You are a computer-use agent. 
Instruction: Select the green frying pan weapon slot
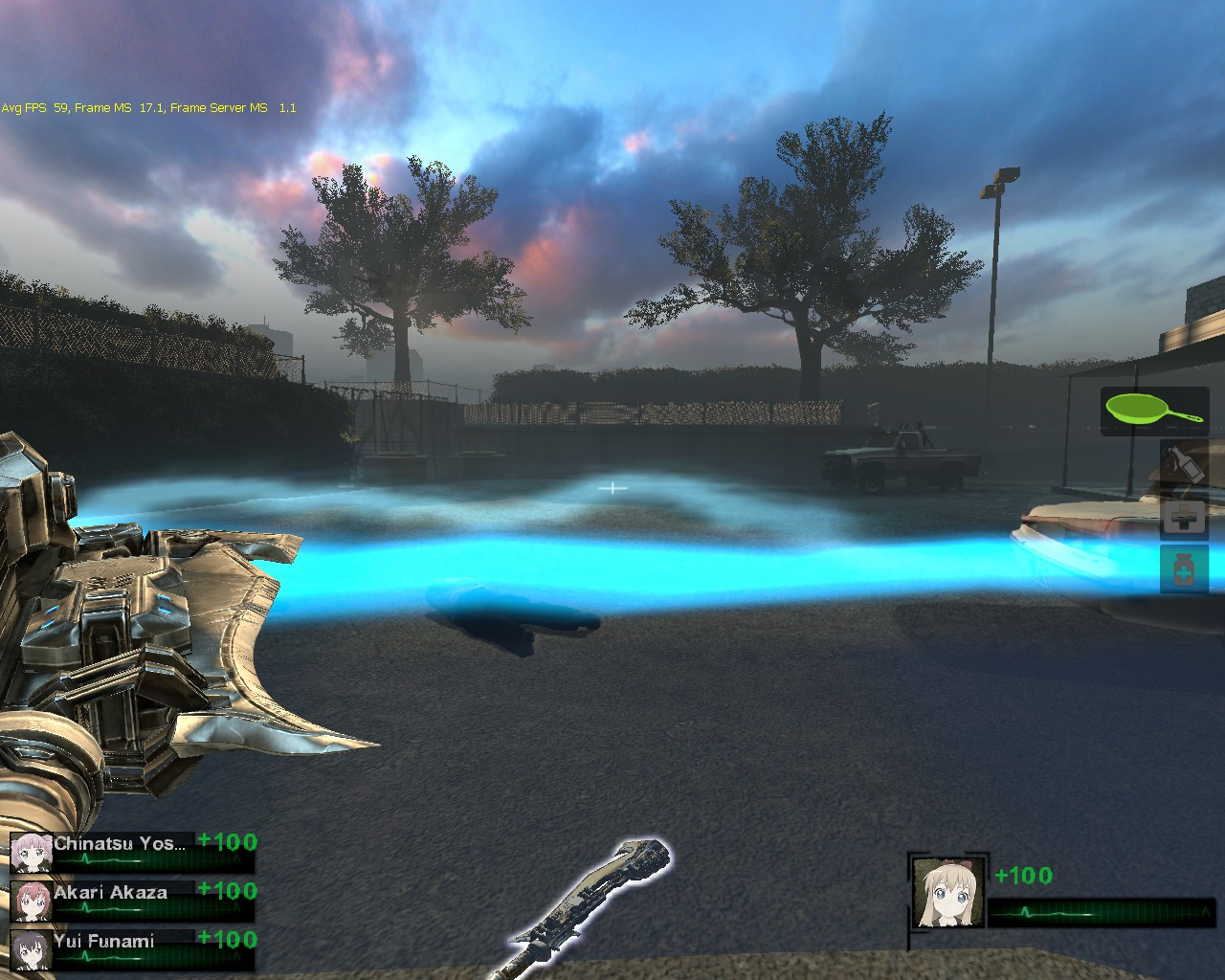tap(1153, 412)
